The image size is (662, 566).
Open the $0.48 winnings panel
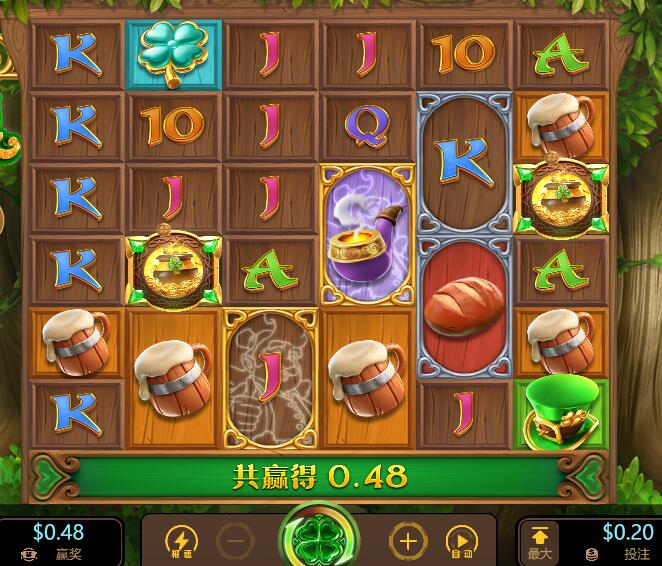point(58,541)
